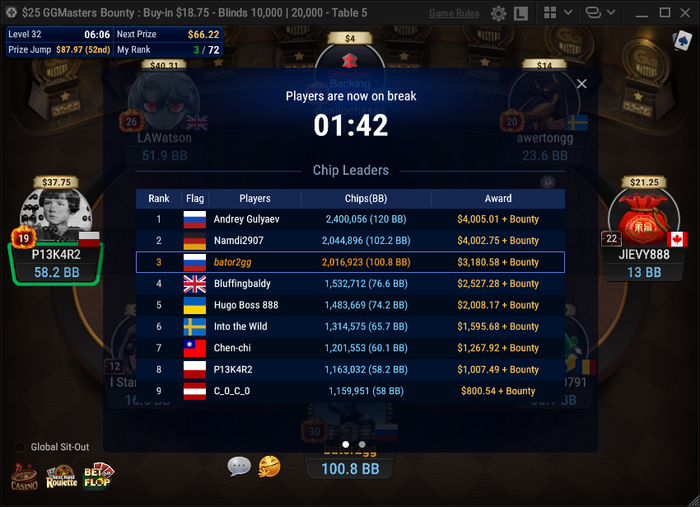
Task: Open the emoji reactions face
Action: pos(269,466)
